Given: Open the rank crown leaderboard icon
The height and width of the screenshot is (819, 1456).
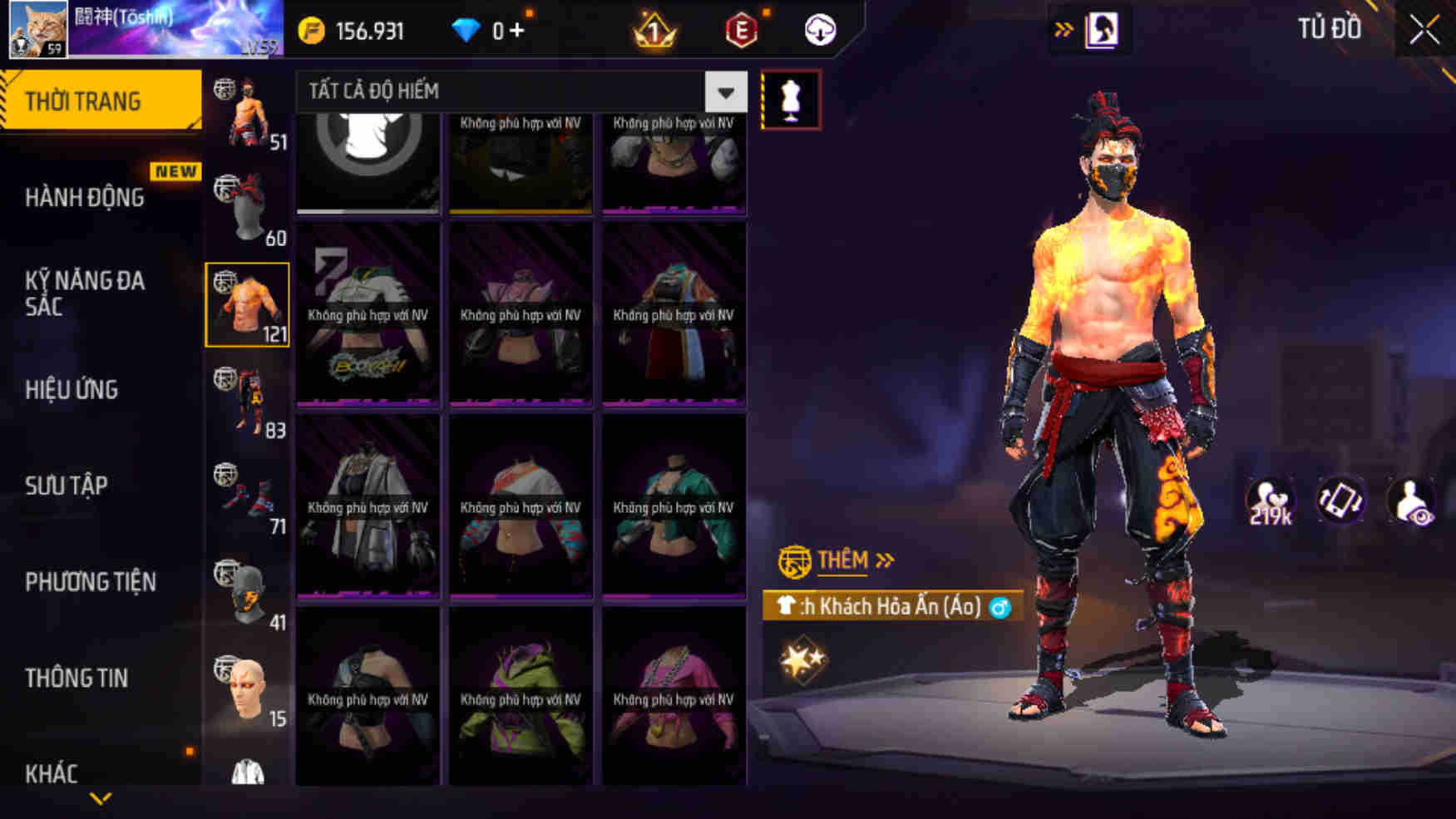Looking at the screenshot, I should coord(654,31).
